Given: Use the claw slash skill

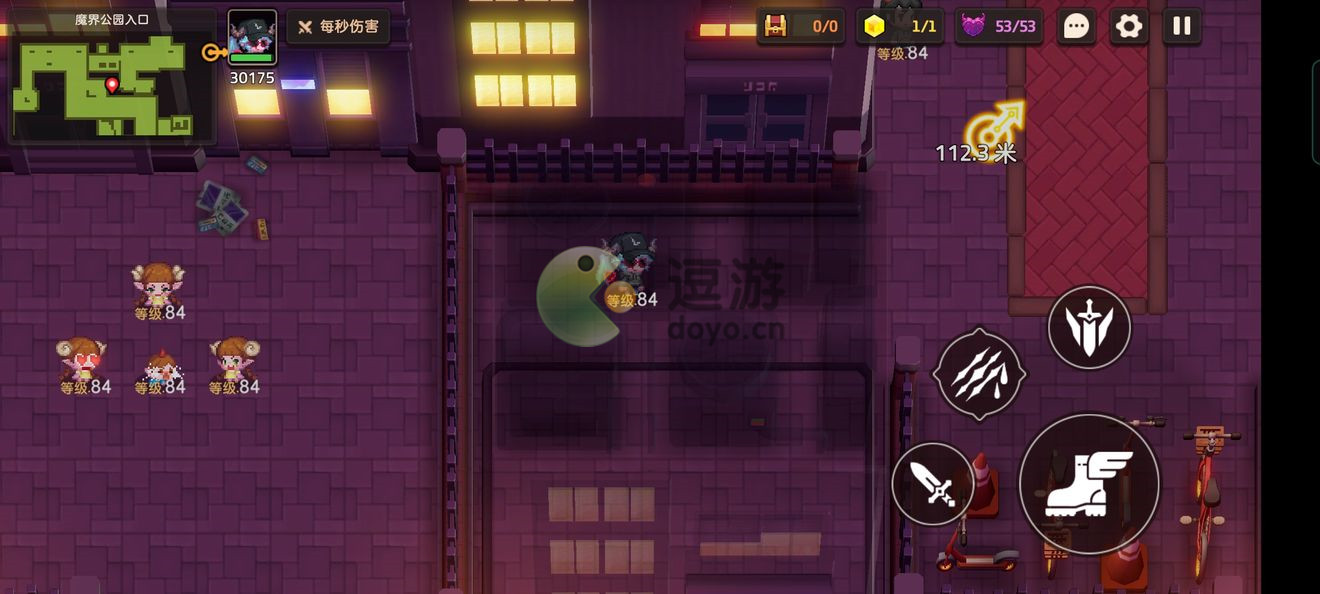Looking at the screenshot, I should click(x=979, y=375).
